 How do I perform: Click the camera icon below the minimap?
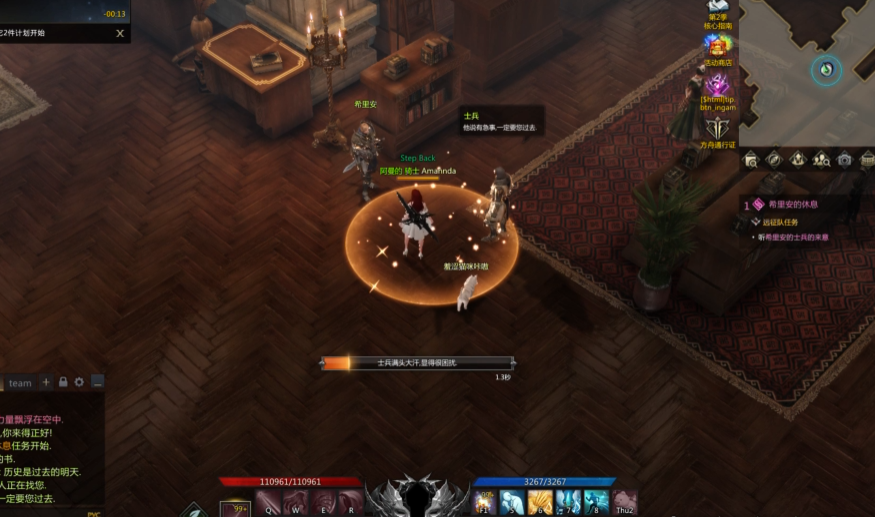tap(844, 159)
